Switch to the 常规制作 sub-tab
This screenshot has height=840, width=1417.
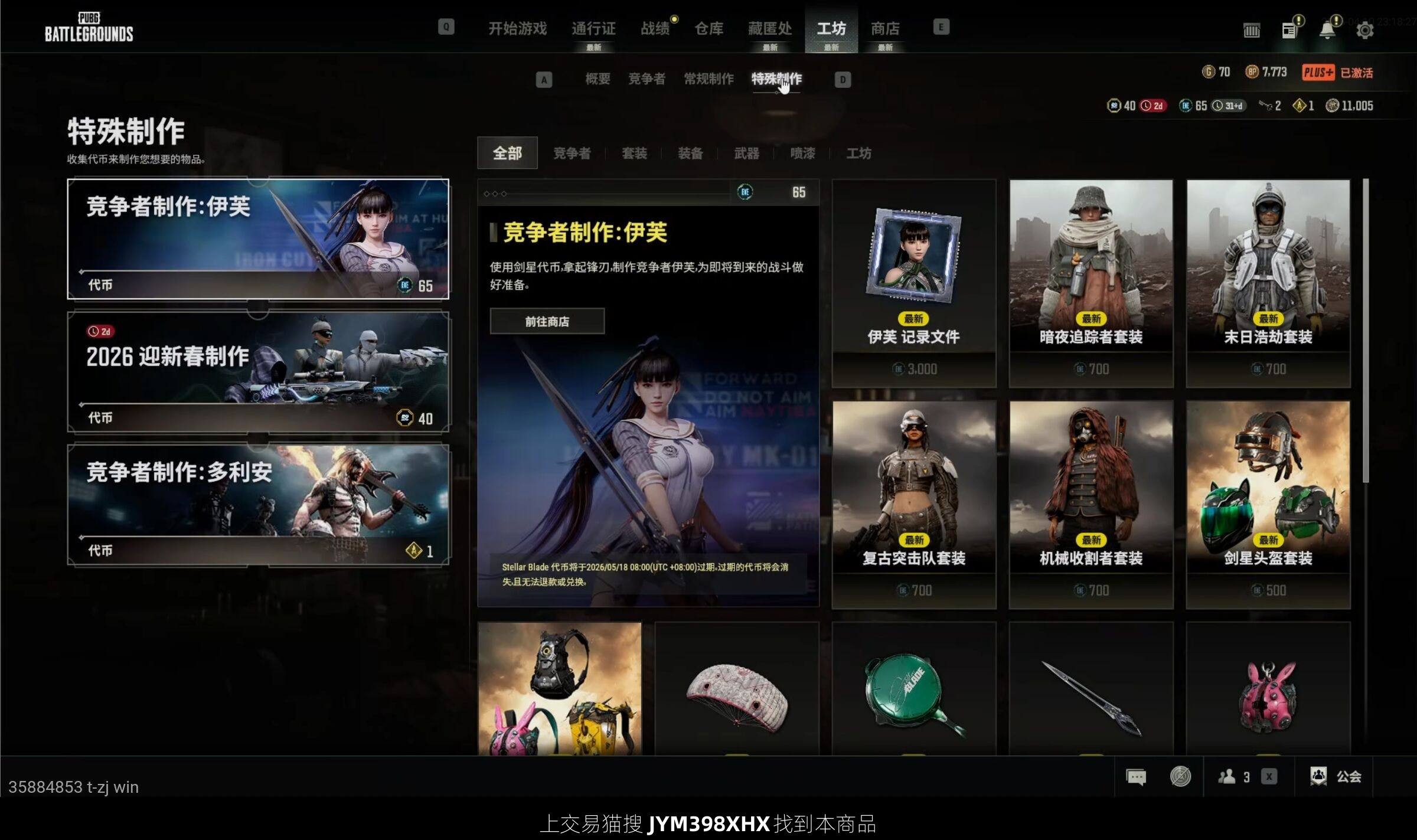point(708,79)
